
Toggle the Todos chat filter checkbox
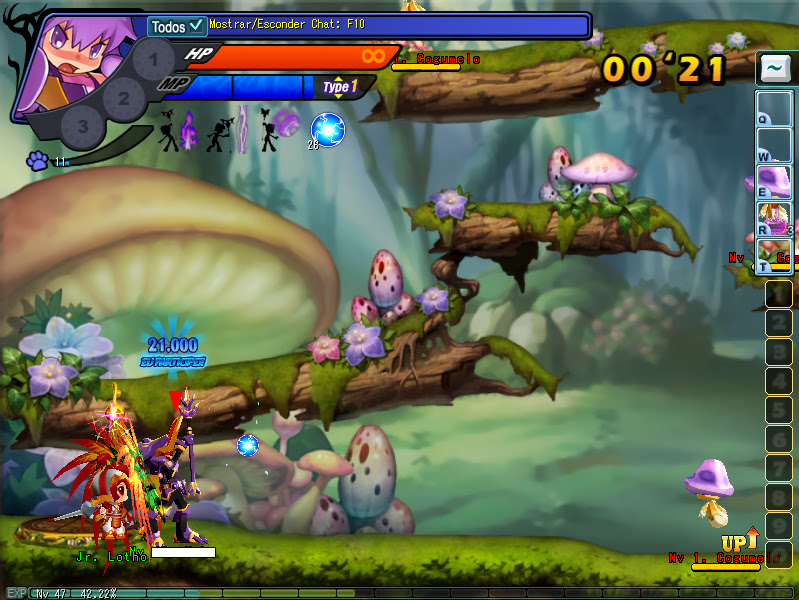[x=196, y=26]
